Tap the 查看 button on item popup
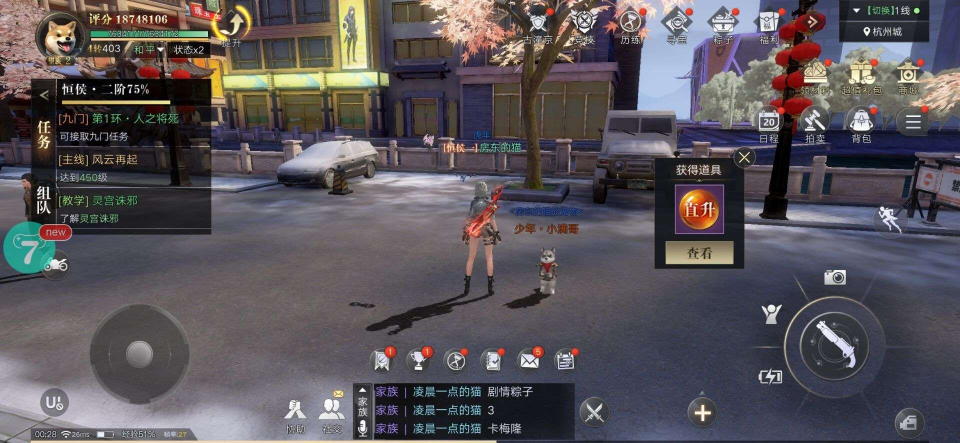The width and height of the screenshot is (960, 443). (x=699, y=253)
